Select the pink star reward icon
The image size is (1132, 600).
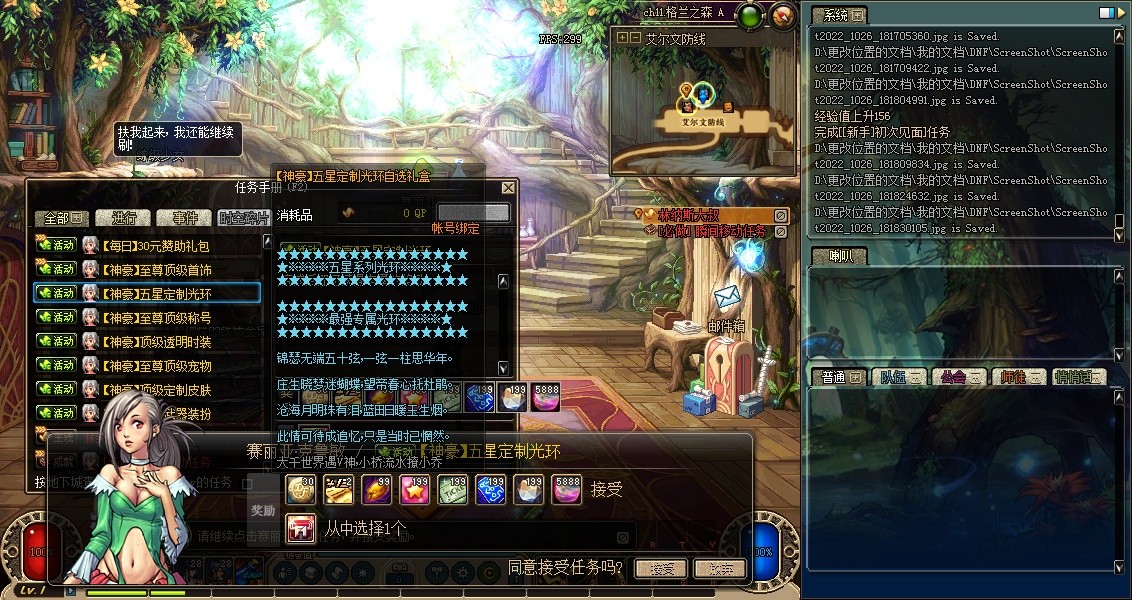(414, 489)
